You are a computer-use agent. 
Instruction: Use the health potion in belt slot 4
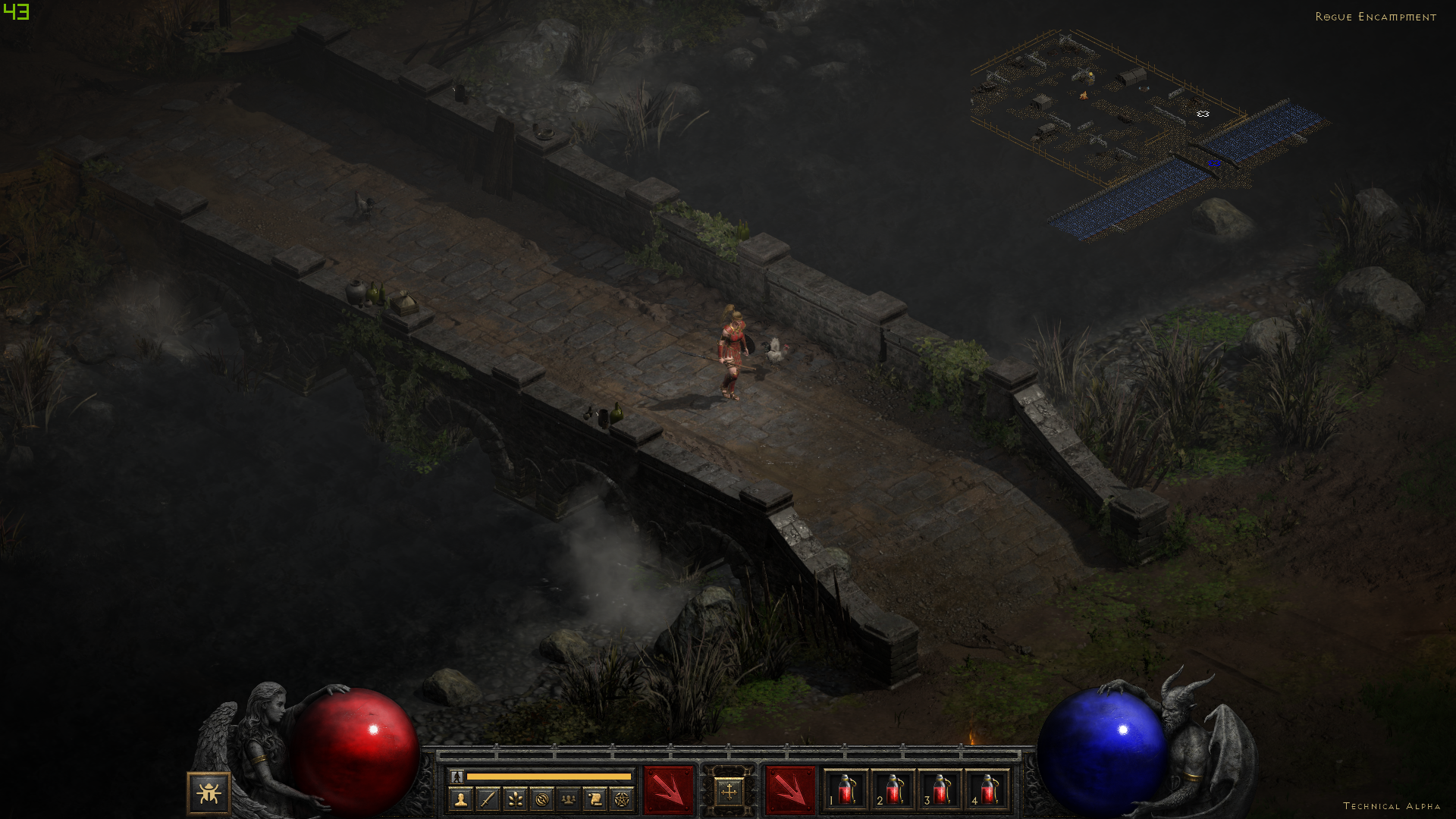click(x=987, y=790)
